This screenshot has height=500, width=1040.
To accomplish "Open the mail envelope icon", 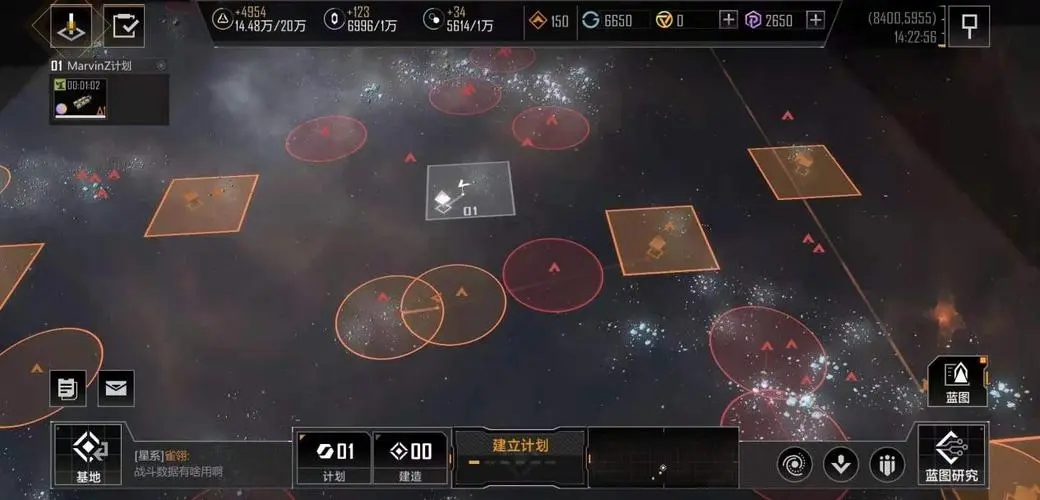I will [x=115, y=388].
